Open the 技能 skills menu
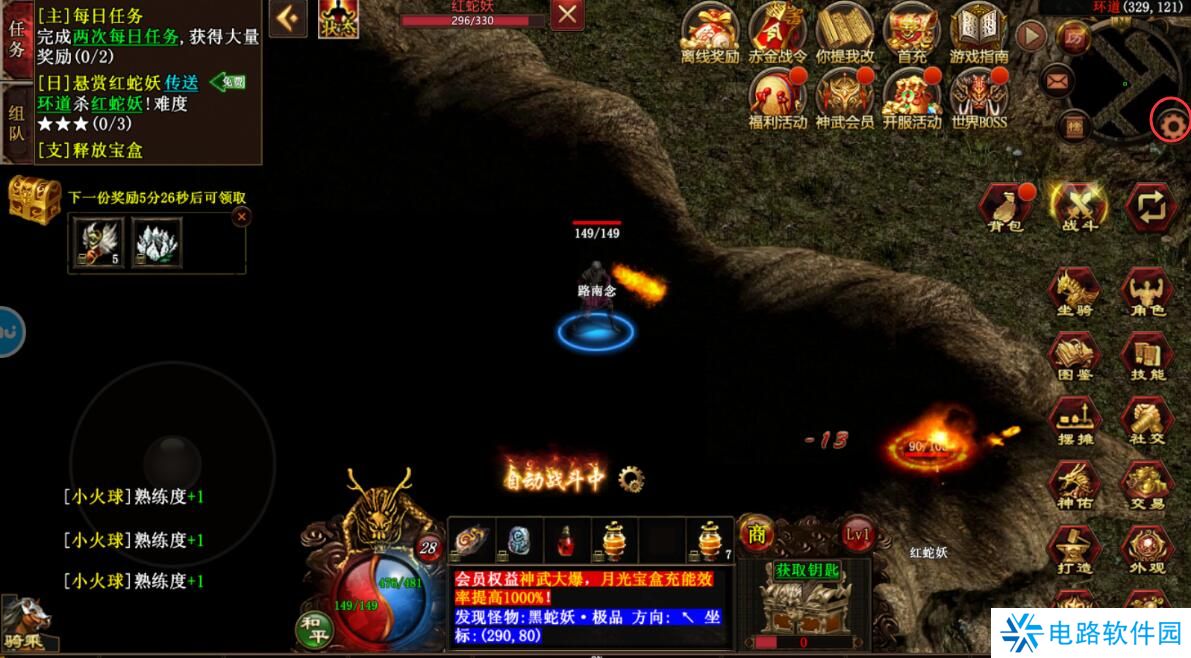The image size is (1191, 658). click(1146, 357)
